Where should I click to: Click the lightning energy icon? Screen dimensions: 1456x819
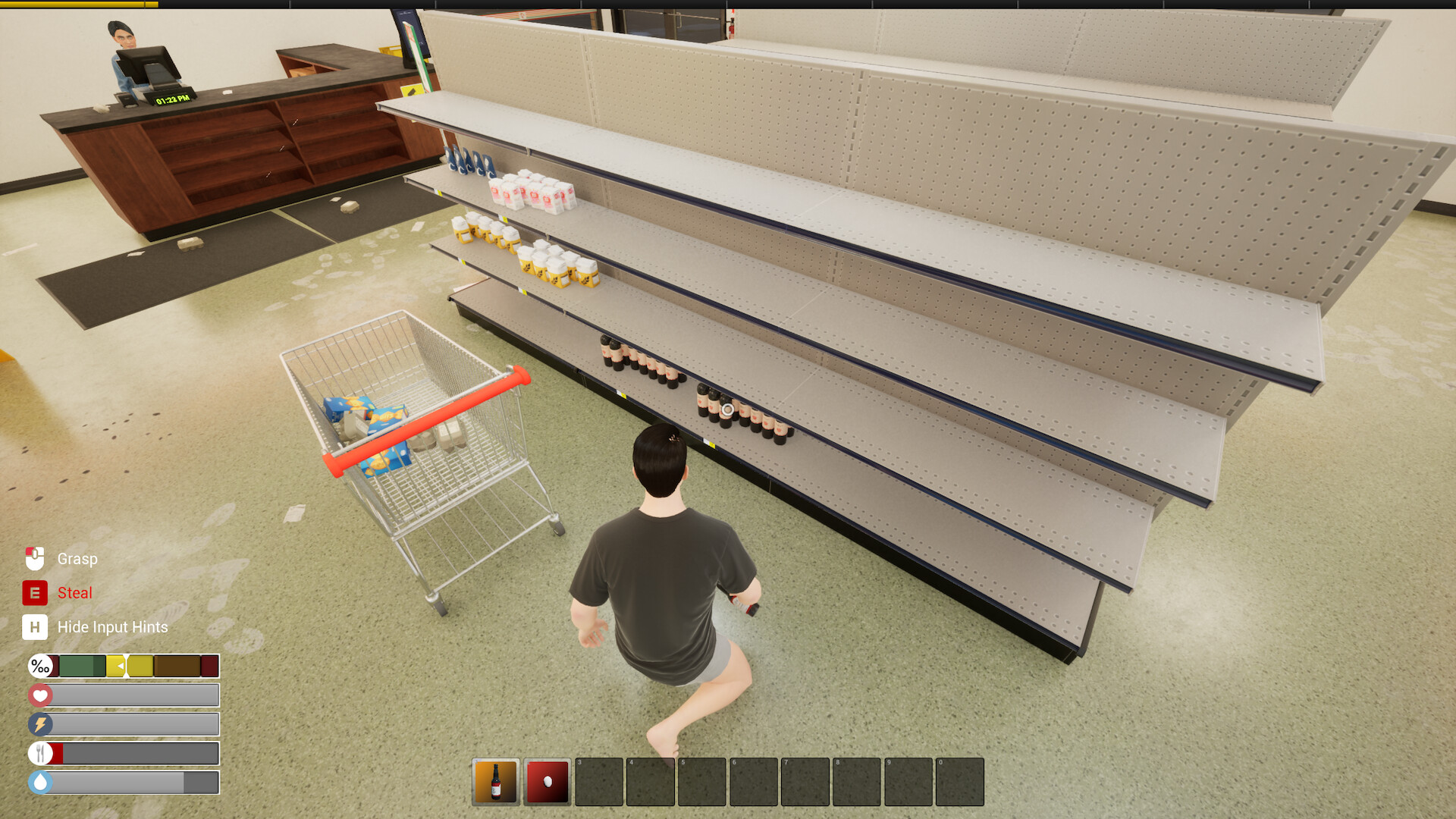coord(40,724)
